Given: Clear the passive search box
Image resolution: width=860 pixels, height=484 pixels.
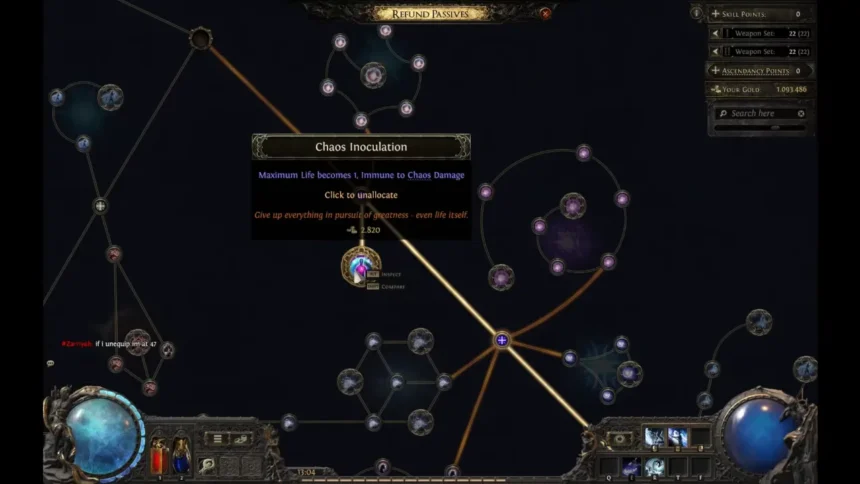Looking at the screenshot, I should 801,114.
